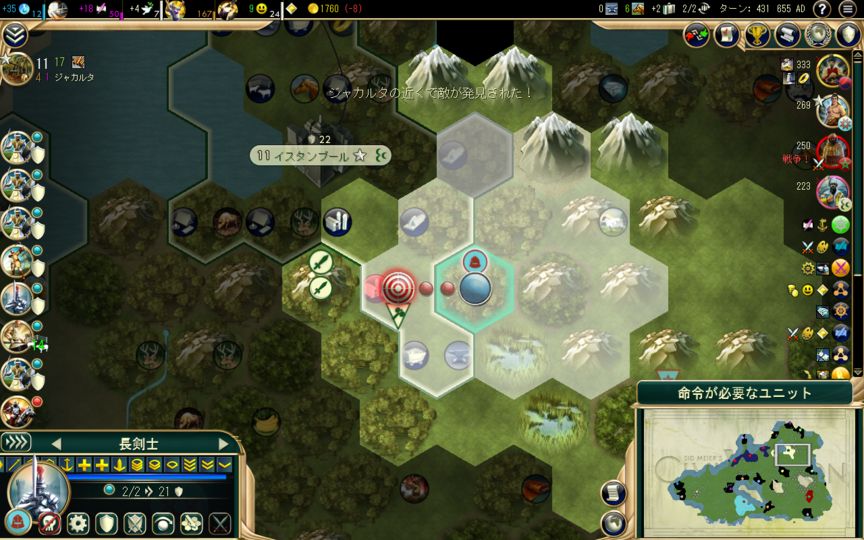Viewport: 864px width, 540px height.
Task: Select the next unit with right arrow
Action: (223, 443)
